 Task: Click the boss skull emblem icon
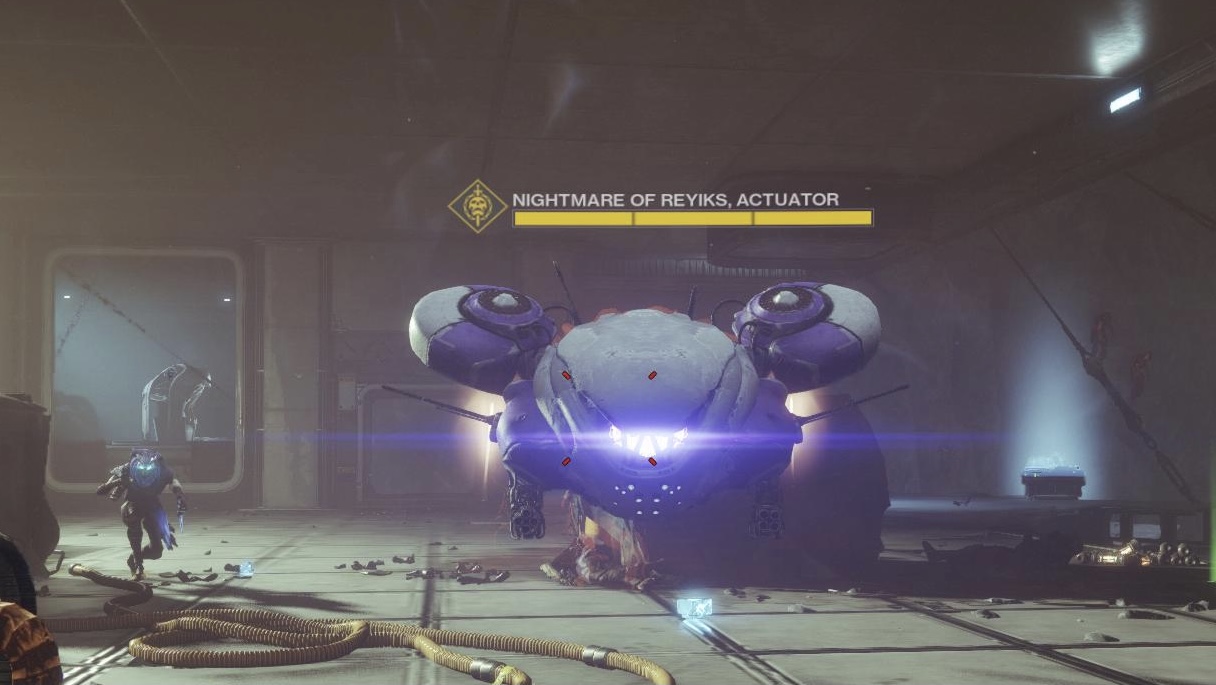tap(477, 207)
